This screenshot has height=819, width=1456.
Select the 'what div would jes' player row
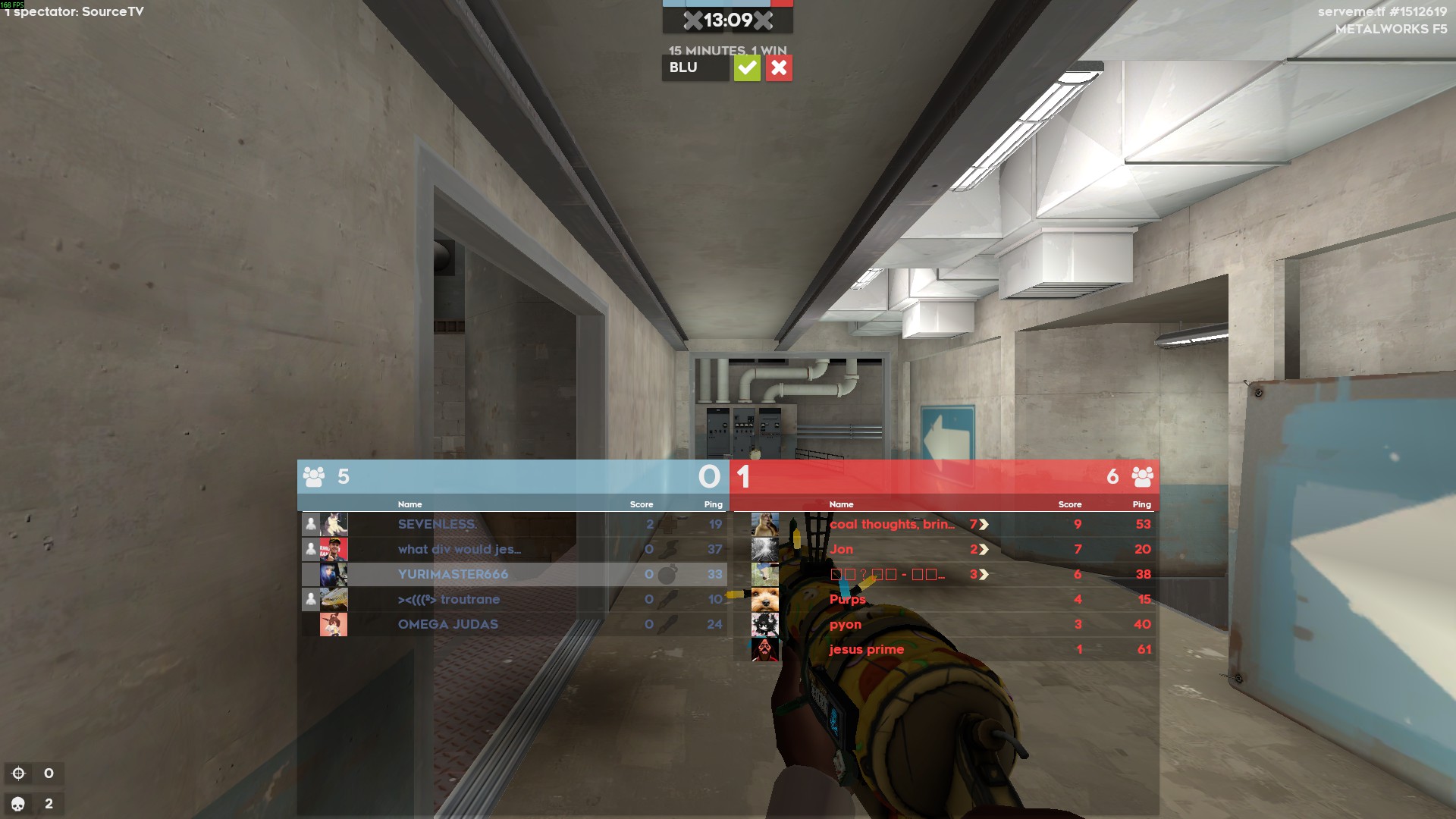click(x=459, y=549)
